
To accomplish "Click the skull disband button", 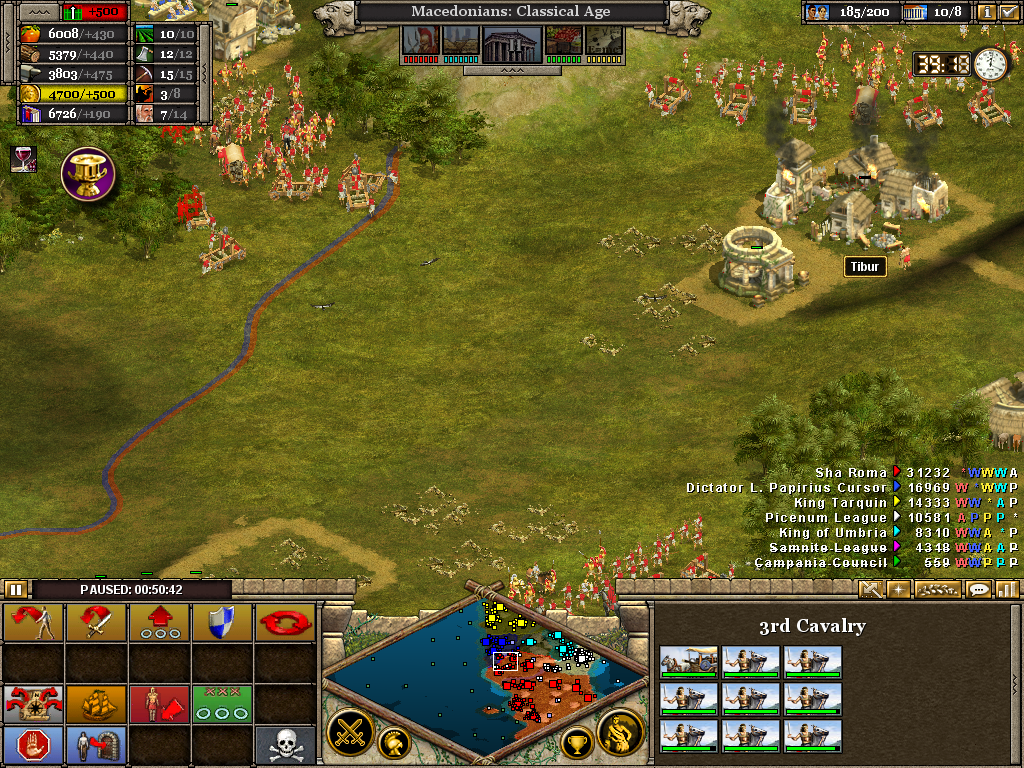I will 285,745.
